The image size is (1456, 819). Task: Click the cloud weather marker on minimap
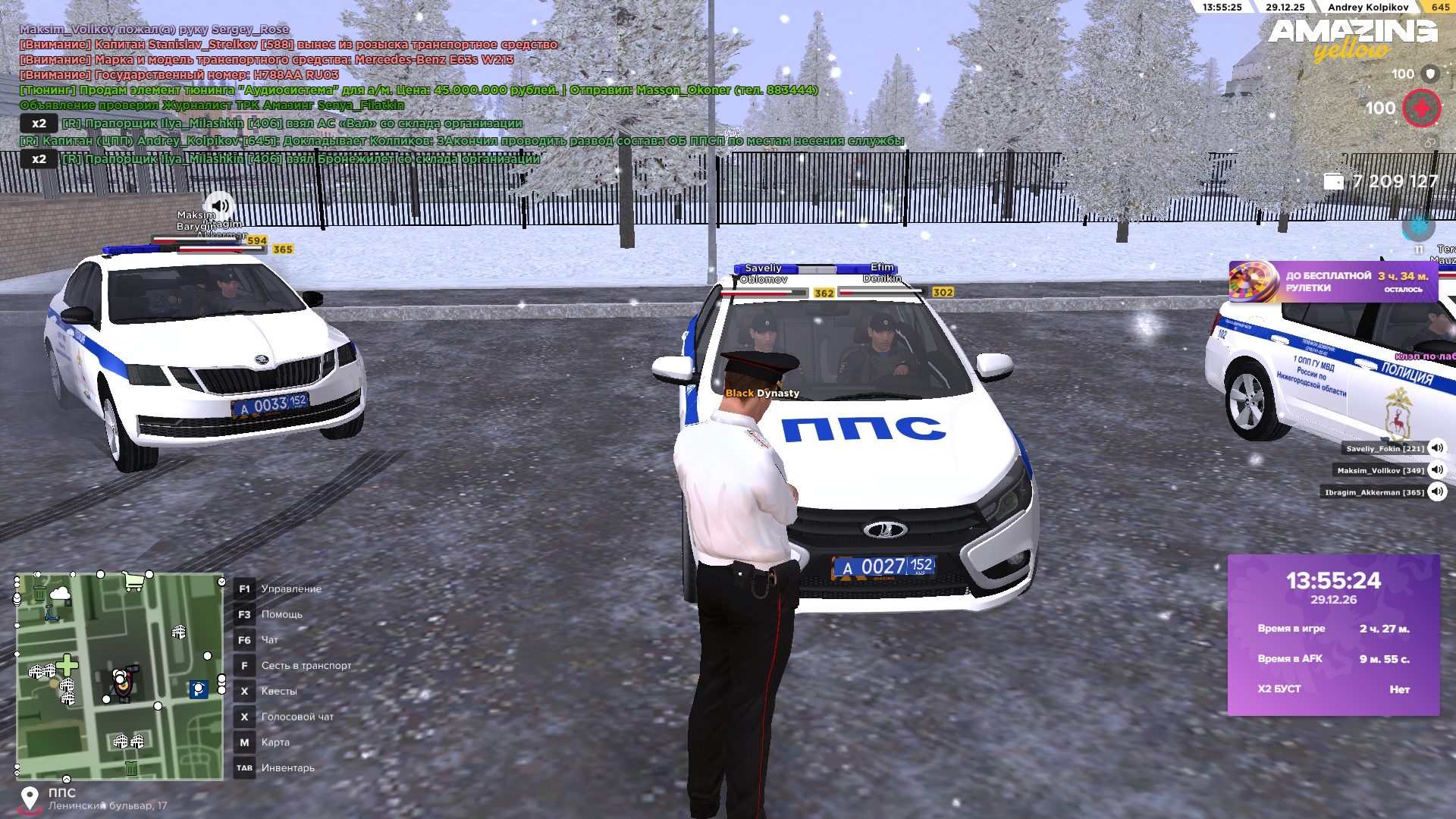coord(60,594)
